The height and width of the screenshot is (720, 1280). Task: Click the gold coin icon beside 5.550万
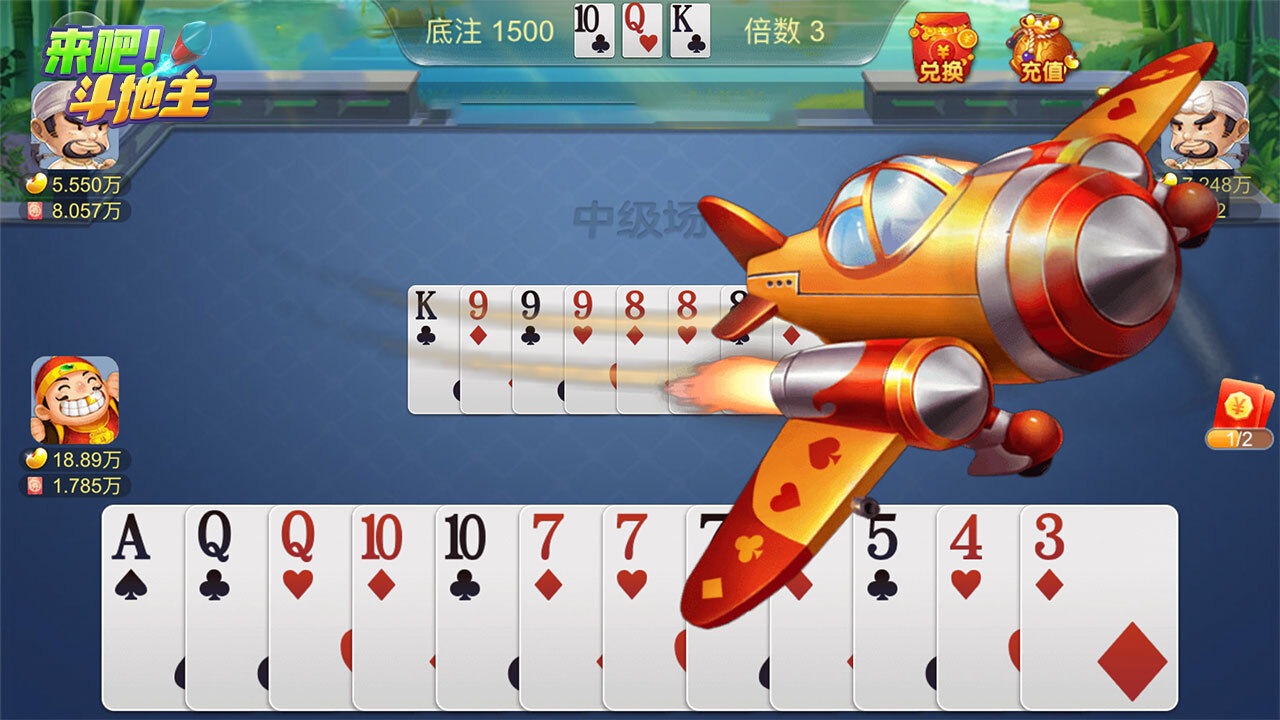coord(33,184)
